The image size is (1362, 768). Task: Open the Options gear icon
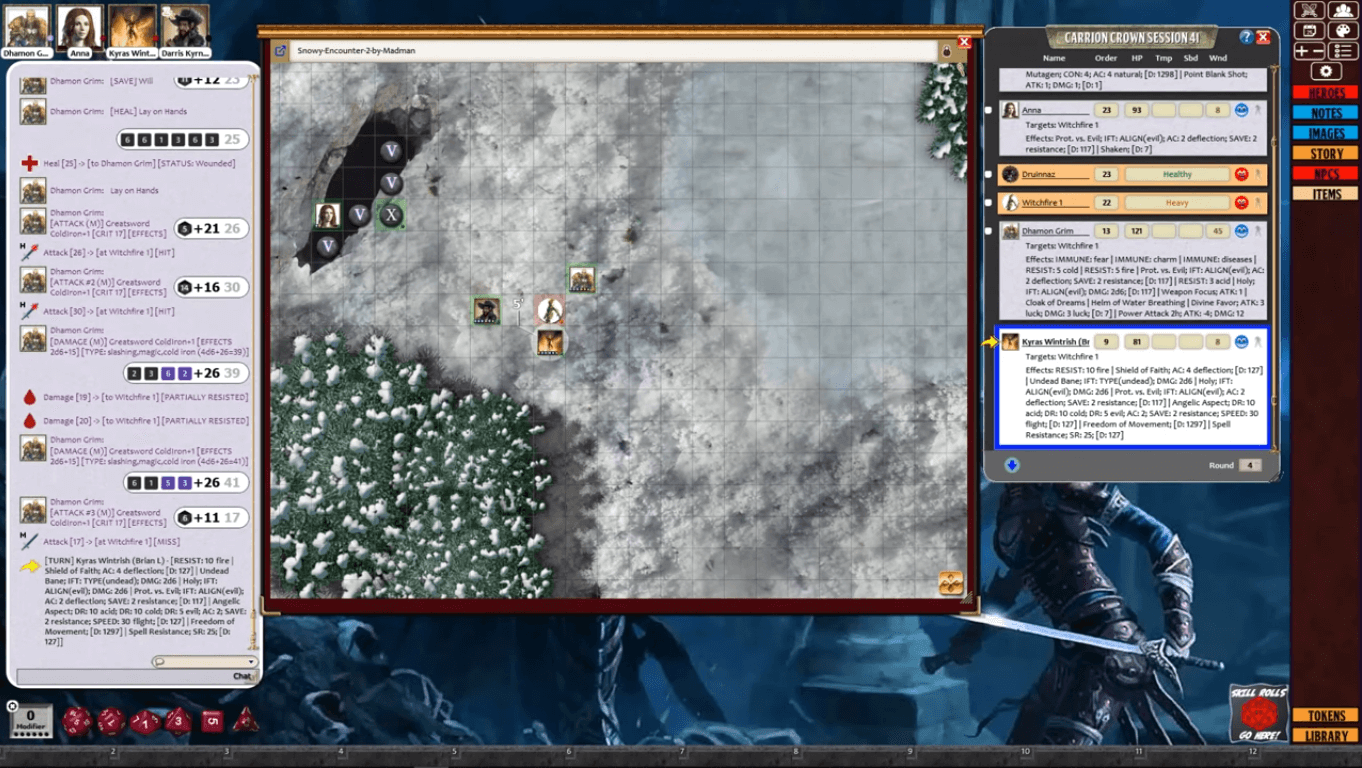tap(1326, 70)
